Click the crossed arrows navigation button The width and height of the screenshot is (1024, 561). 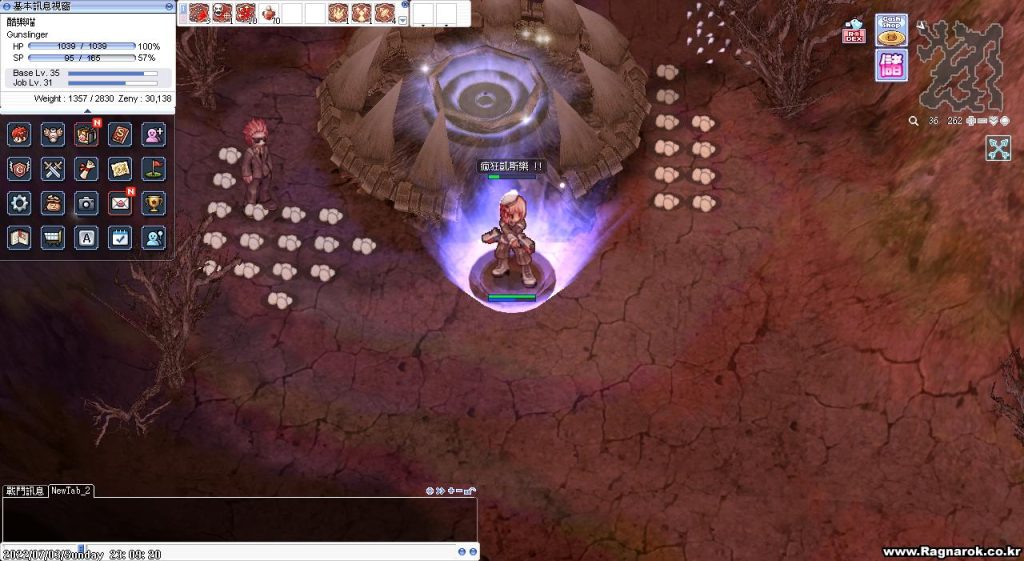[998, 148]
